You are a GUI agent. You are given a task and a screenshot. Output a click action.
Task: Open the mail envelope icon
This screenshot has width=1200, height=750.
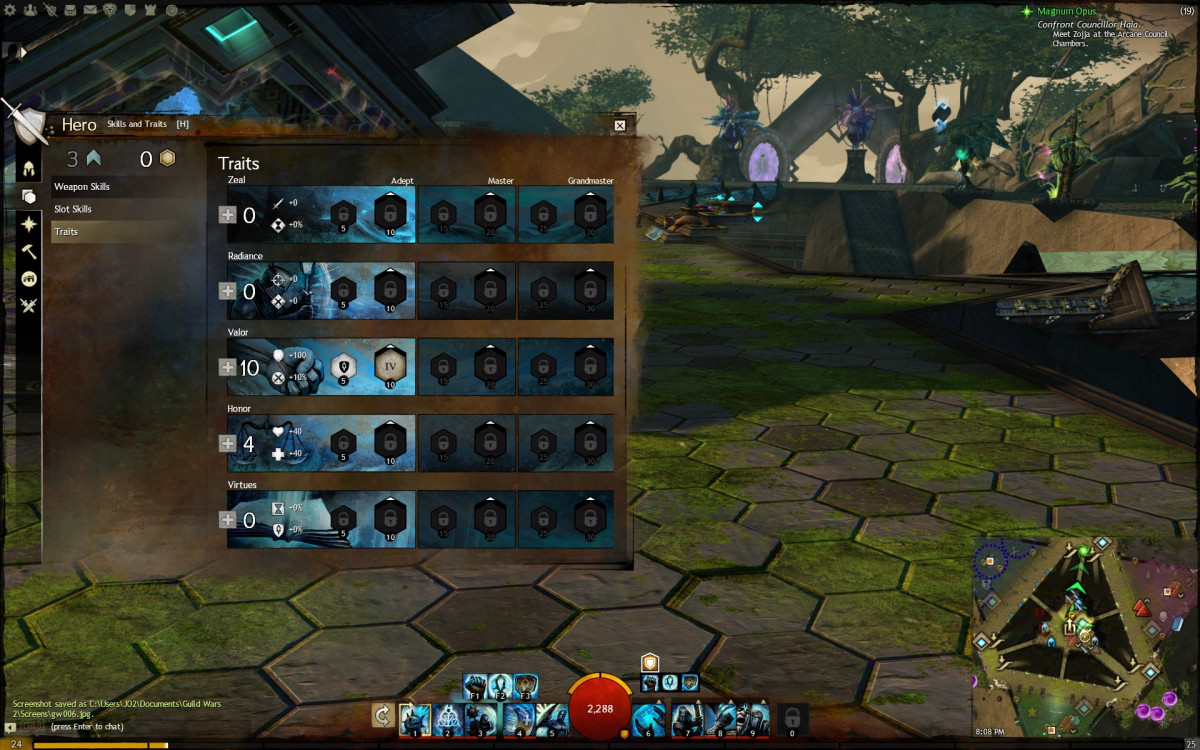[90, 10]
